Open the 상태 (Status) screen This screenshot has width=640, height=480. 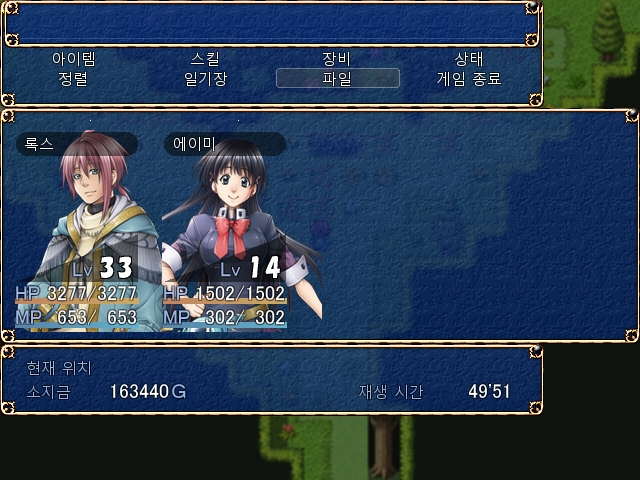pyautogui.click(x=469, y=59)
